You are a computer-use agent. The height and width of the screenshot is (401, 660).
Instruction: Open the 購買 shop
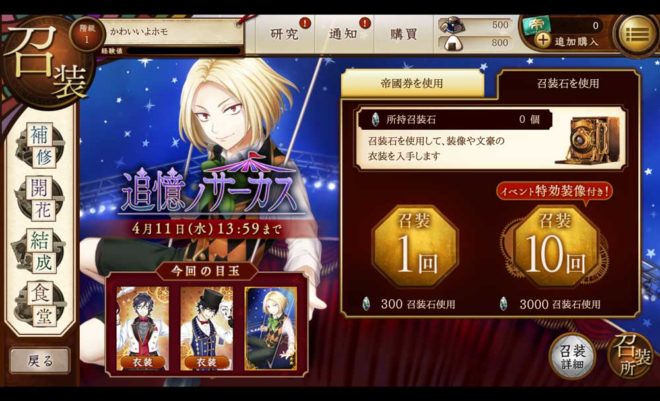[403, 34]
